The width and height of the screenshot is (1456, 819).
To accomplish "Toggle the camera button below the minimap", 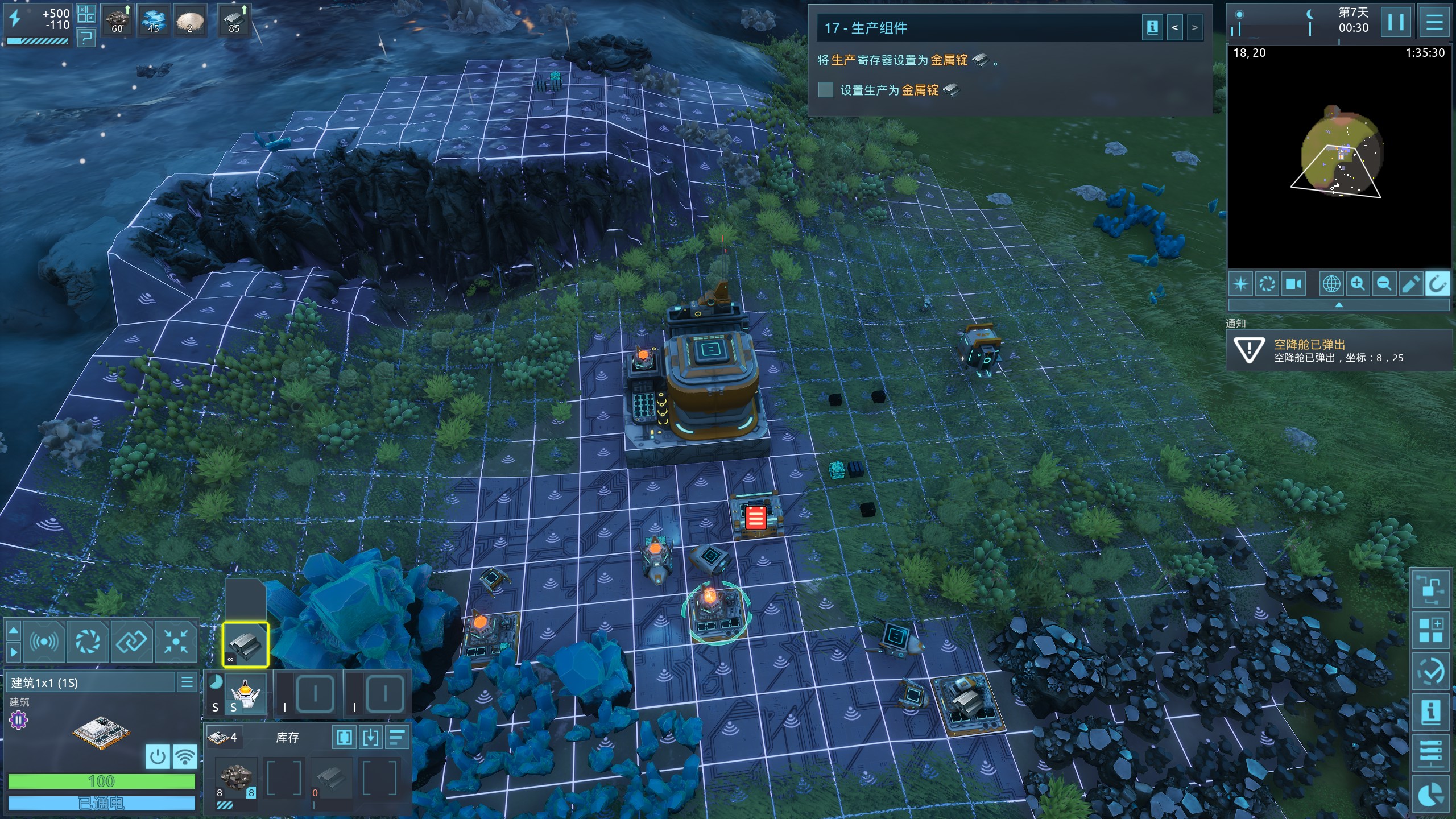I will 1294,284.
